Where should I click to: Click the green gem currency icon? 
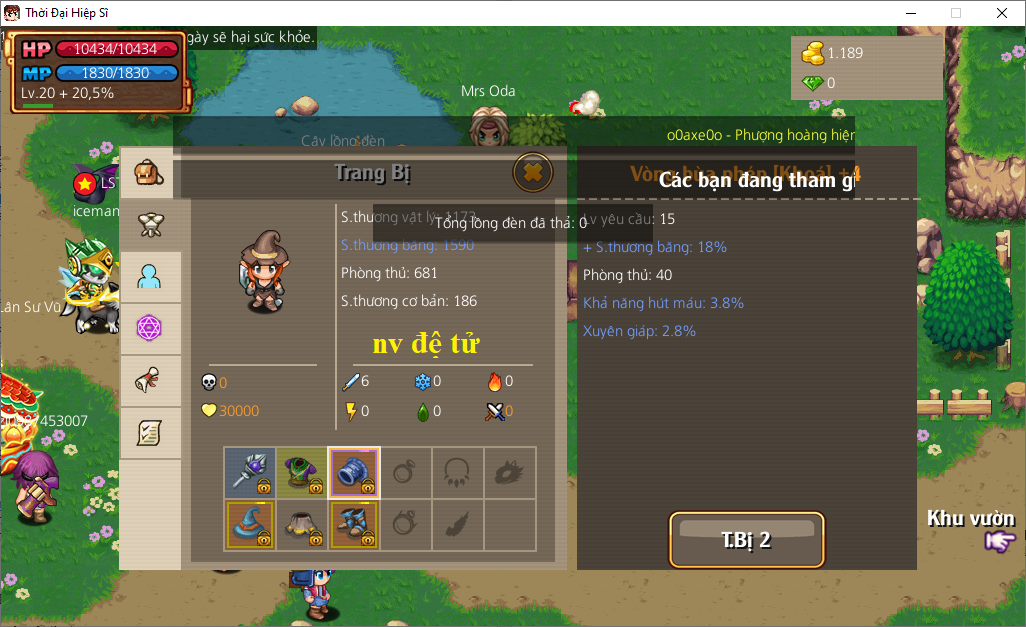click(812, 83)
